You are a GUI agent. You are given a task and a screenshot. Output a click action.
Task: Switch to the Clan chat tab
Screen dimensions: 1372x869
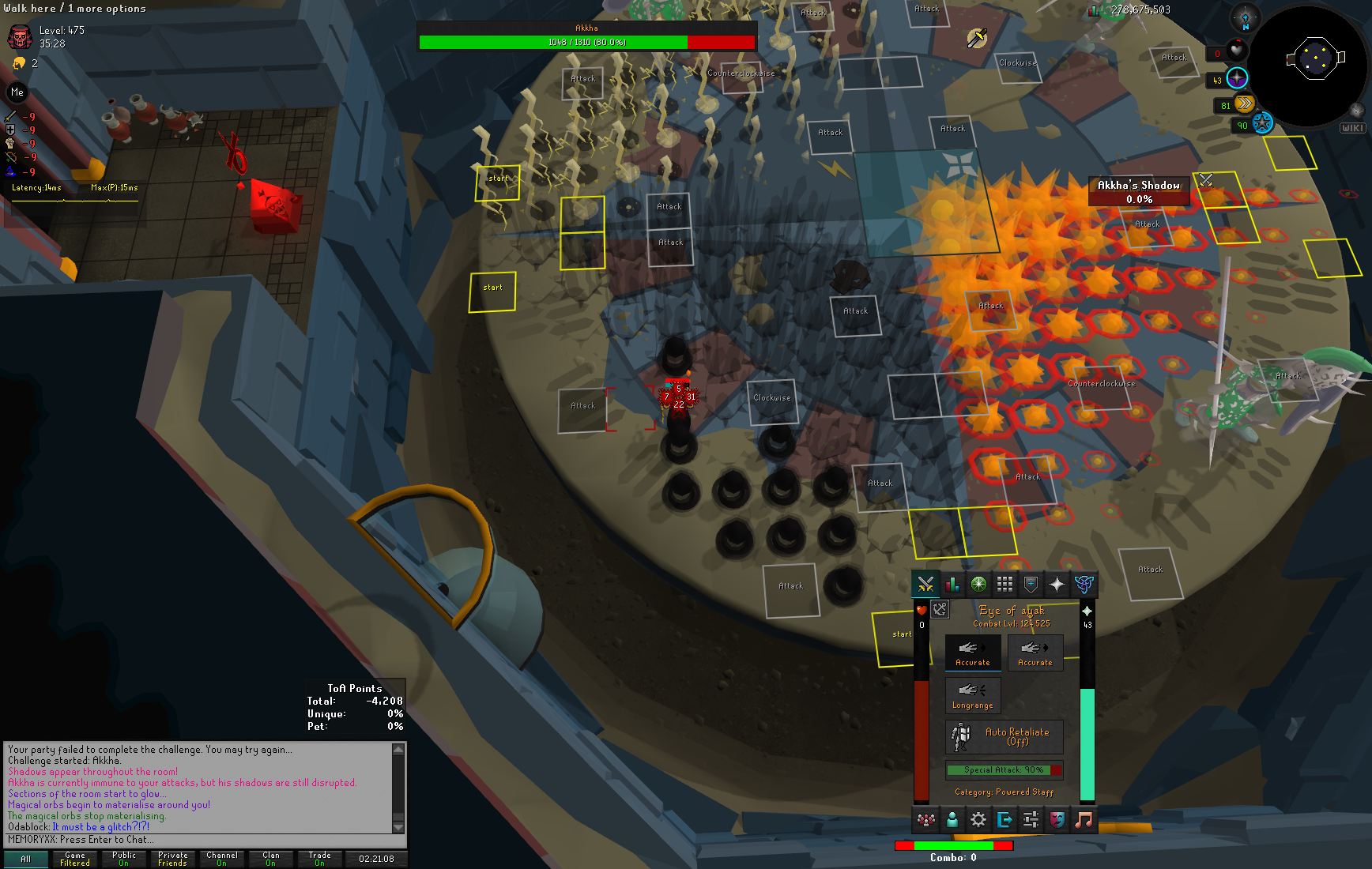271,859
